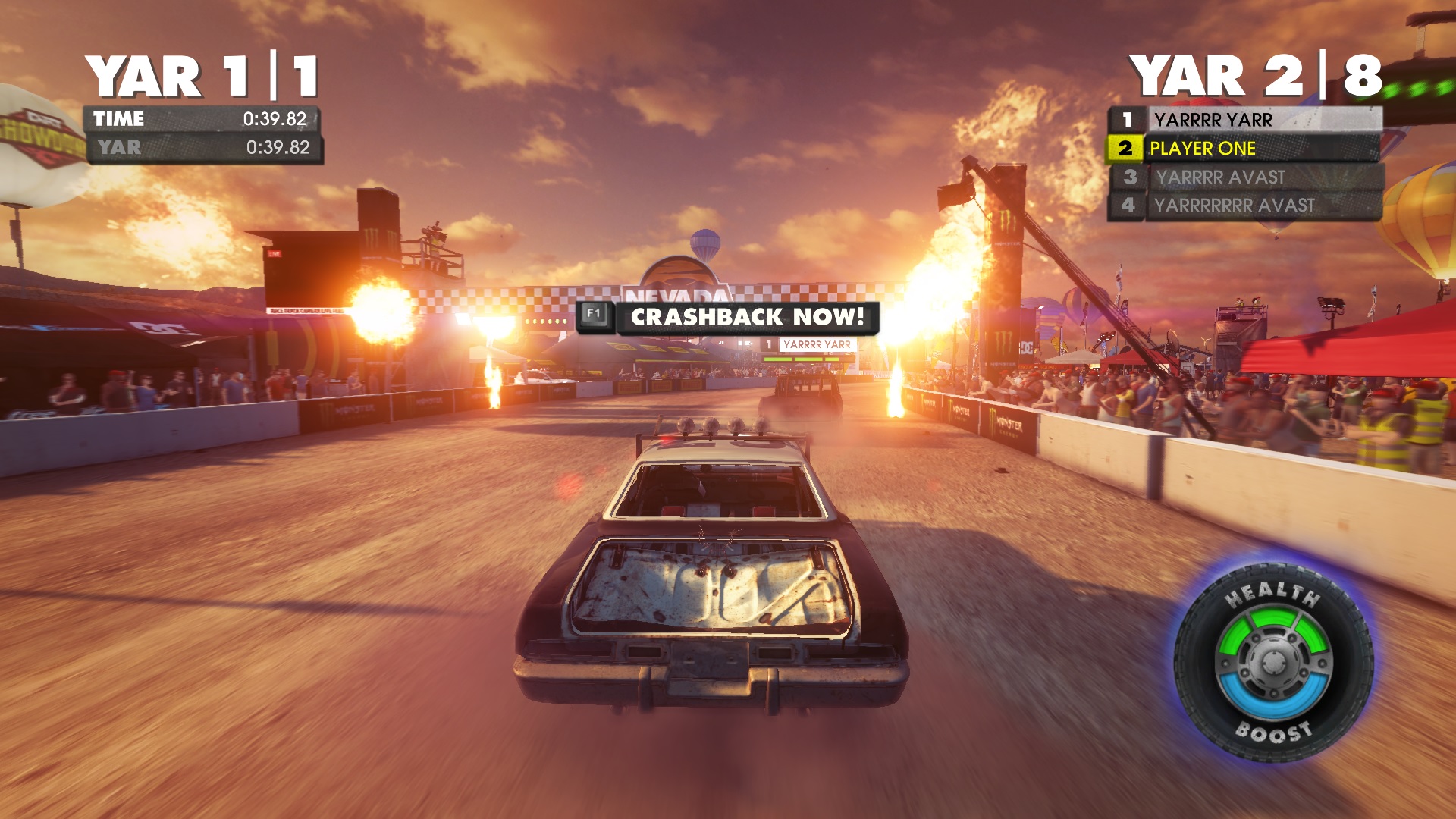Select fourth-place YARRRRRRR AVAST row
This screenshot has height=819, width=1456.
[1245, 206]
